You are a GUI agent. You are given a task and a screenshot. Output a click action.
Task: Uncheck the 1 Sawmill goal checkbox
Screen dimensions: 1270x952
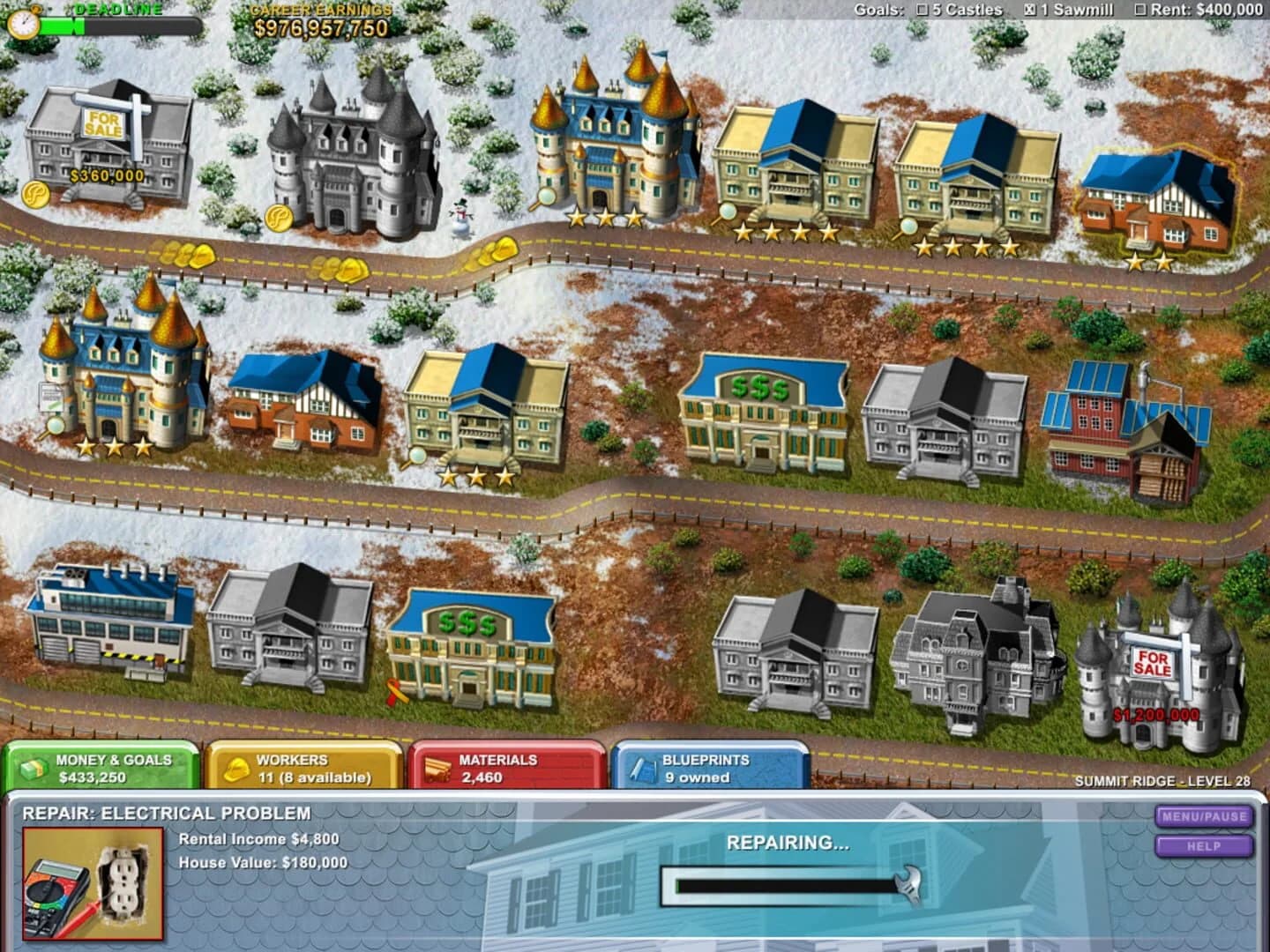point(1030,10)
